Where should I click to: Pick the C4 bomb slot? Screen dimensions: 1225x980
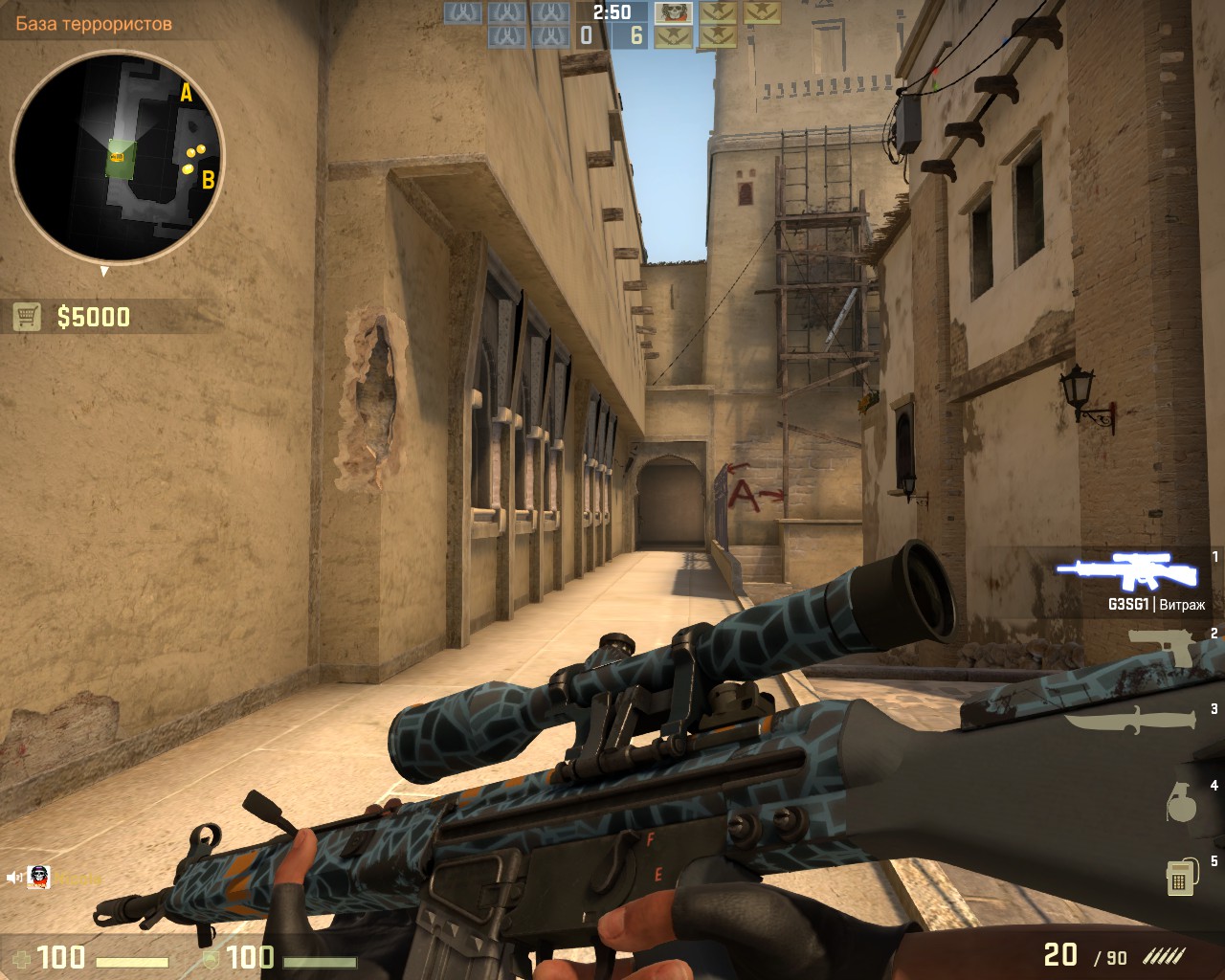(x=1182, y=876)
